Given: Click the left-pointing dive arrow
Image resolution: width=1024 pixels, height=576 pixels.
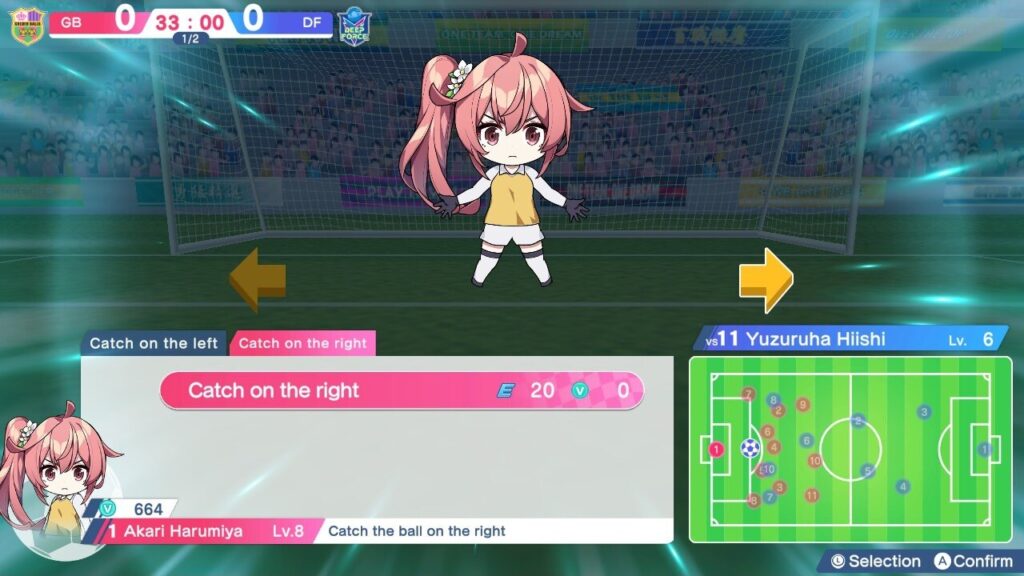Looking at the screenshot, I should (258, 279).
